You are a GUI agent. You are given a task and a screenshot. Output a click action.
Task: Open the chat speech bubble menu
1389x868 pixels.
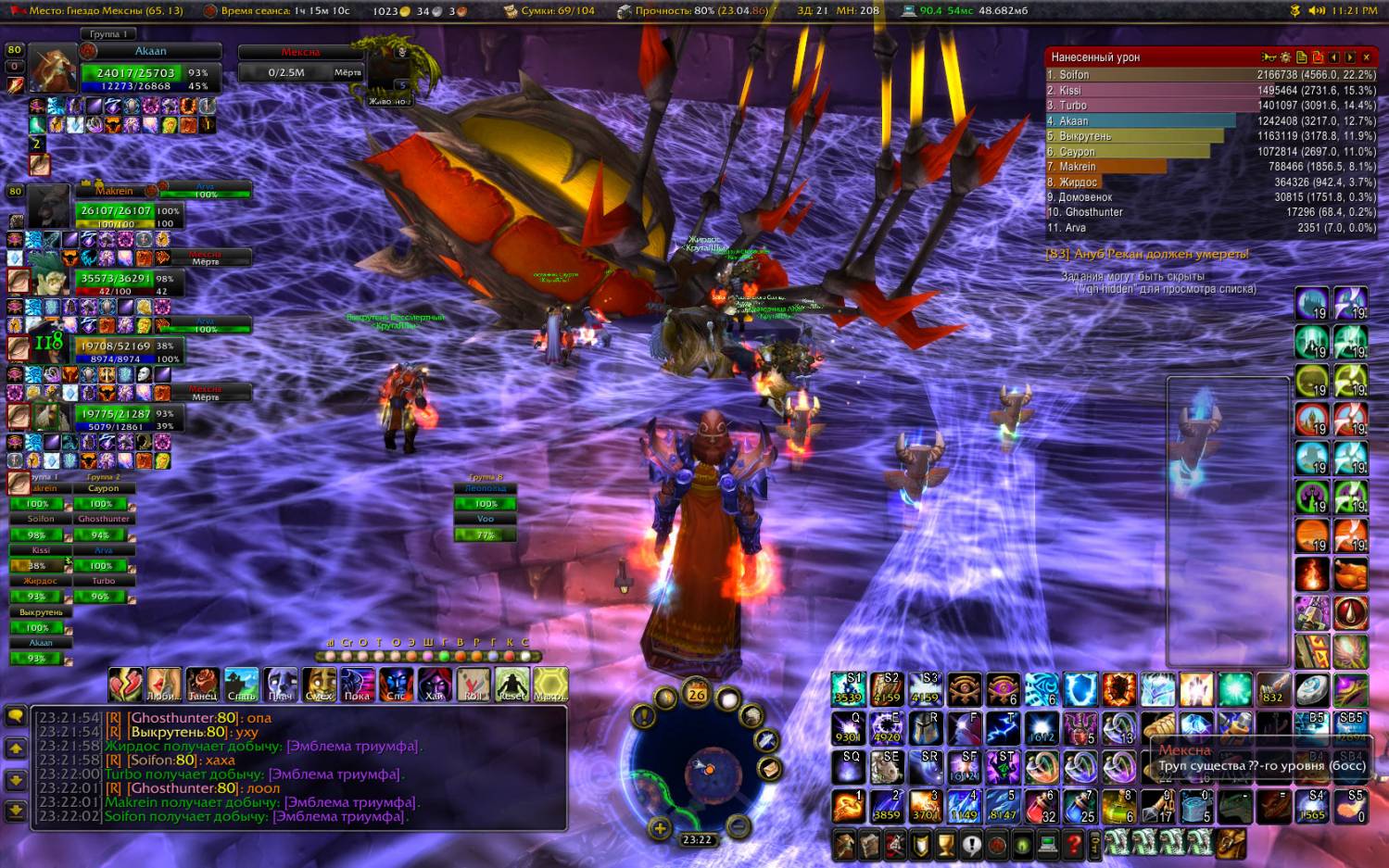click(x=16, y=716)
